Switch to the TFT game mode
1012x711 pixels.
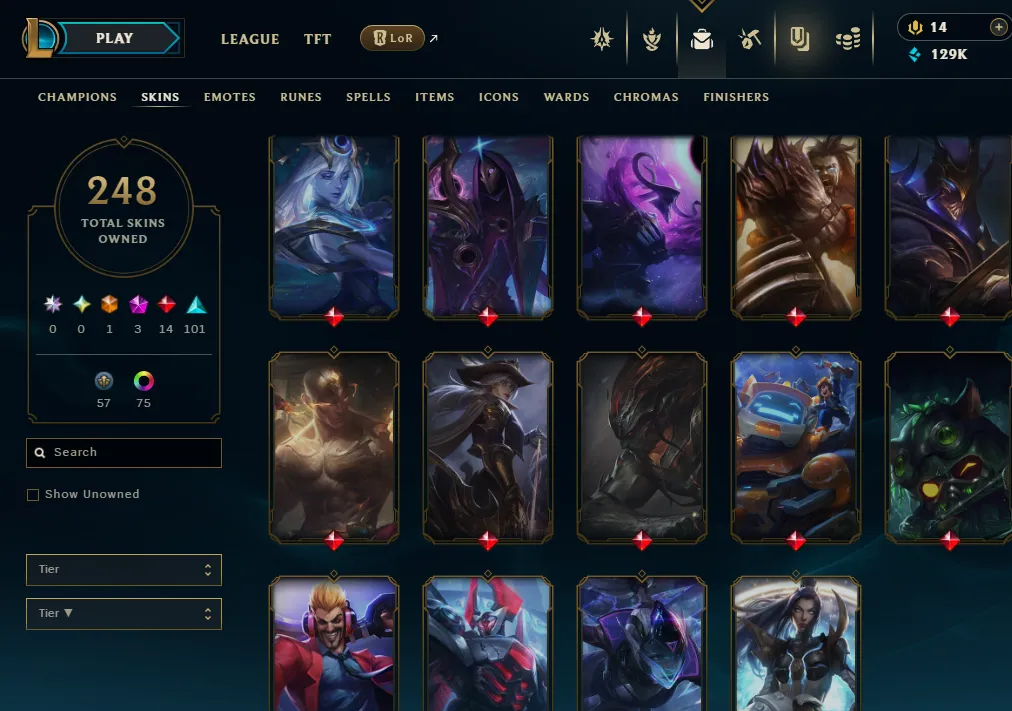317,39
